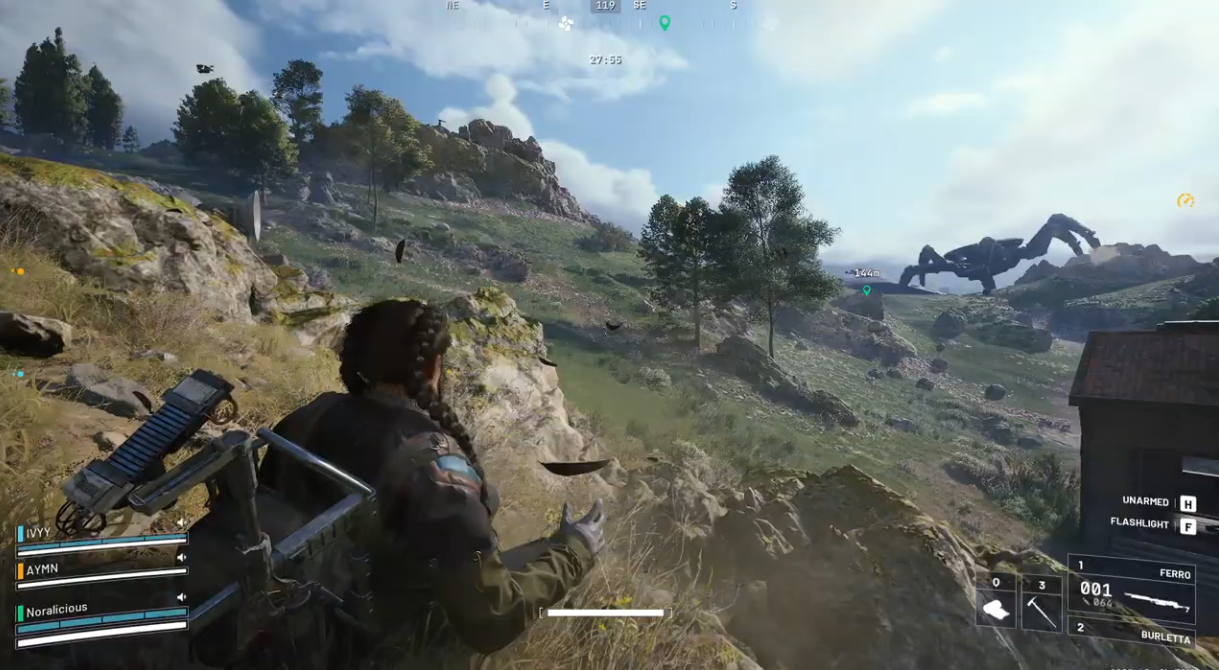Select the bandage item in slot 0
This screenshot has width=1219, height=670.
(995, 609)
